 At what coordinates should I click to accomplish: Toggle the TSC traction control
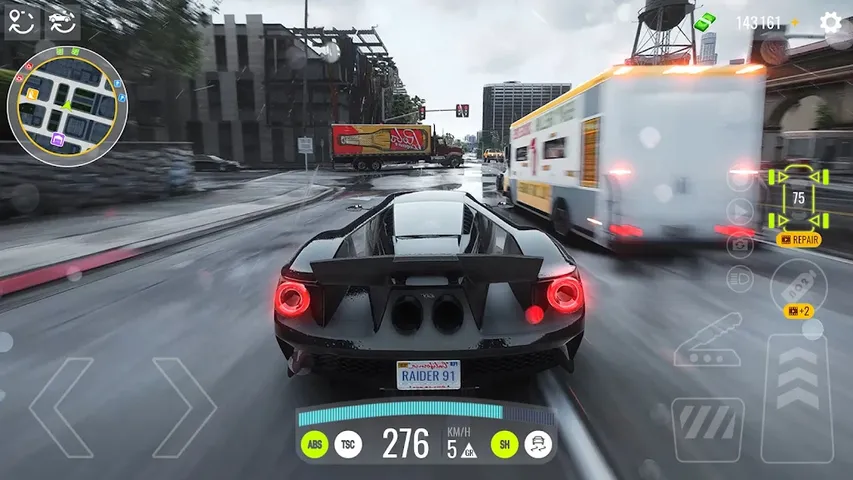[x=348, y=444]
